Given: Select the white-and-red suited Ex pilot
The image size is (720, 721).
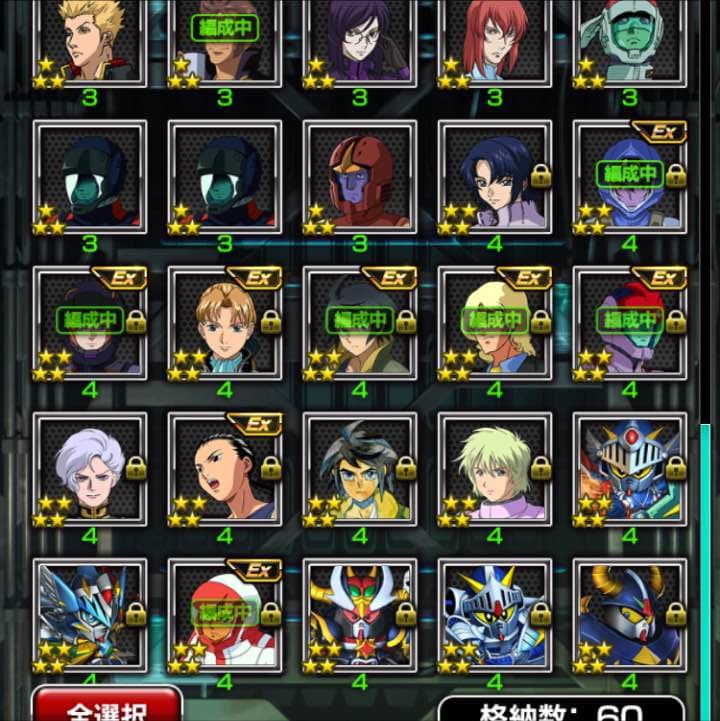Looking at the screenshot, I should [225, 613].
